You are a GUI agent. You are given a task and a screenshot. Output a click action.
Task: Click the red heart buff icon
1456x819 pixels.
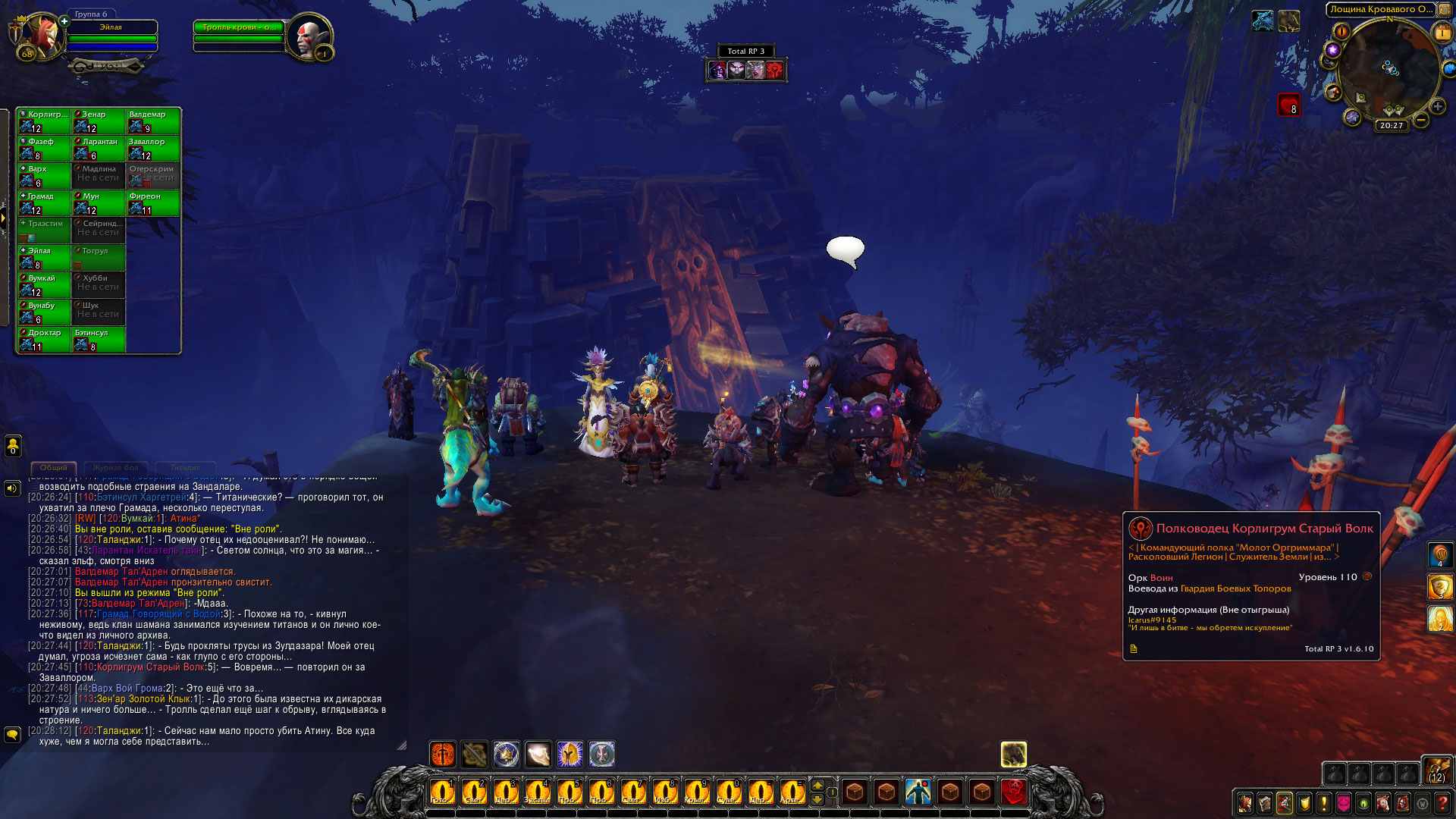click(1289, 105)
